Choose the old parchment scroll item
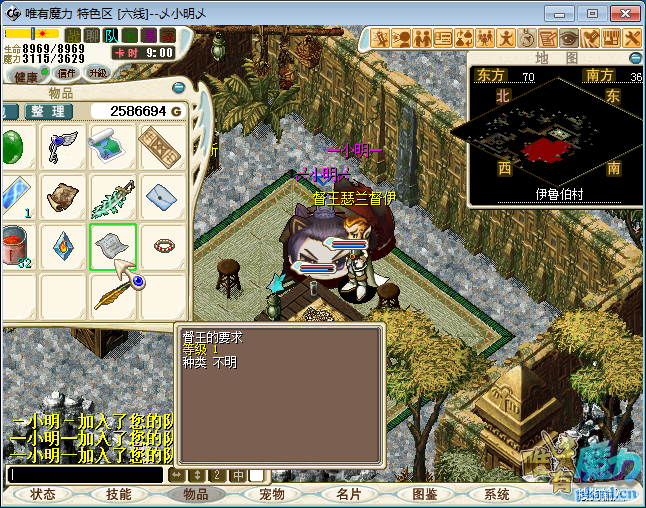The image size is (646, 508). pos(63,197)
